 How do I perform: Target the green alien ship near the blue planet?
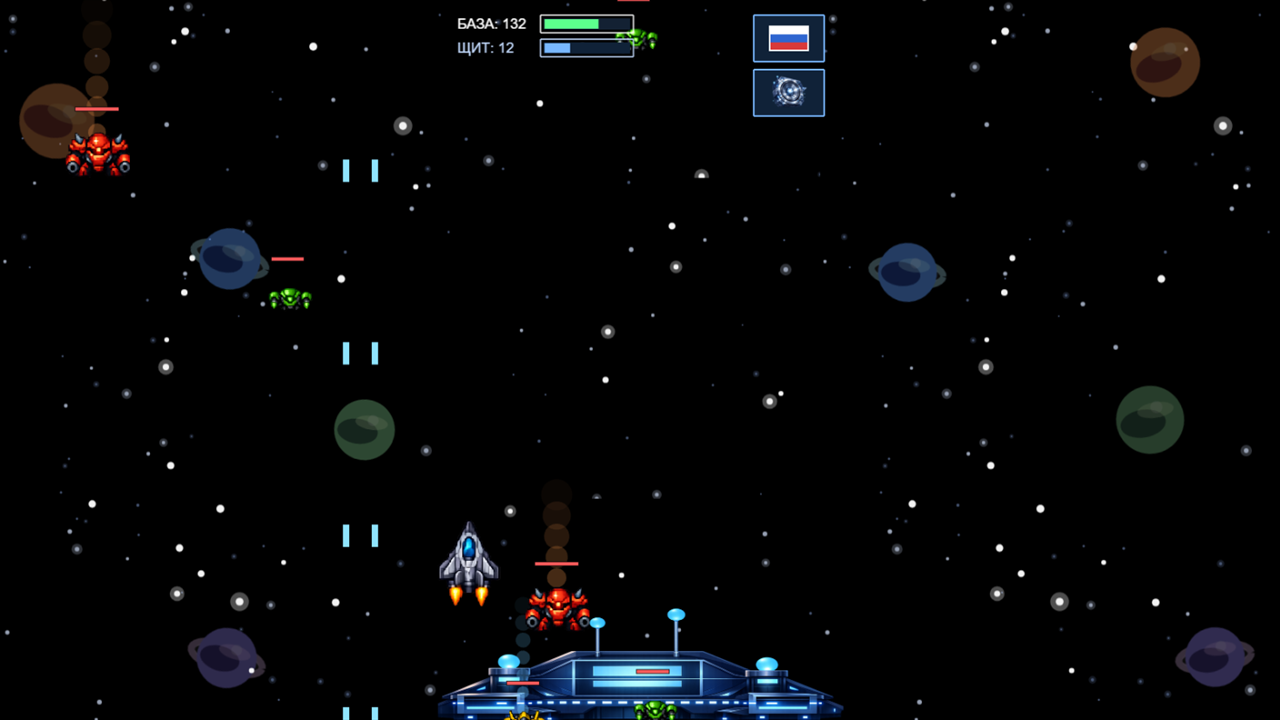pyautogui.click(x=288, y=297)
